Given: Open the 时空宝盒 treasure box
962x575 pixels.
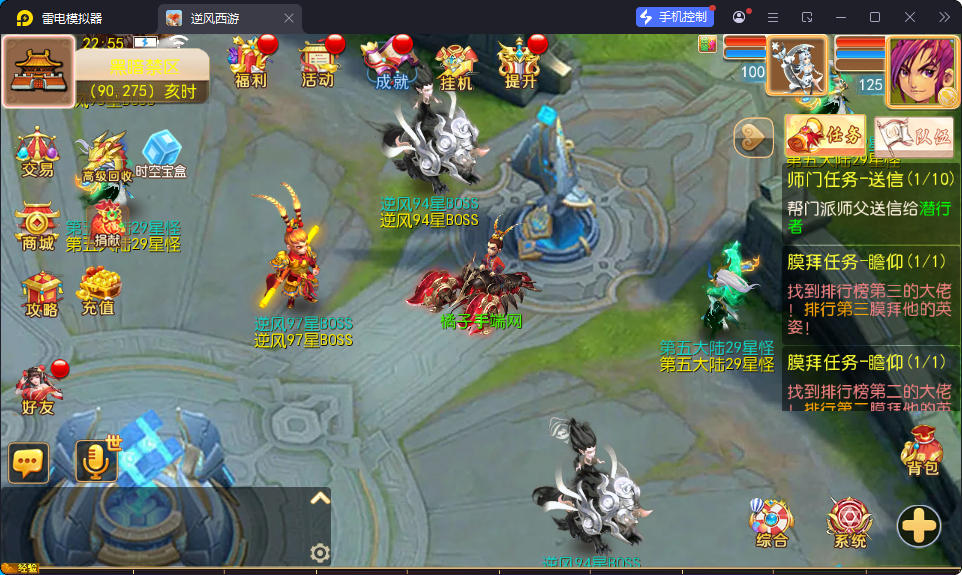Looking at the screenshot, I should tap(161, 156).
